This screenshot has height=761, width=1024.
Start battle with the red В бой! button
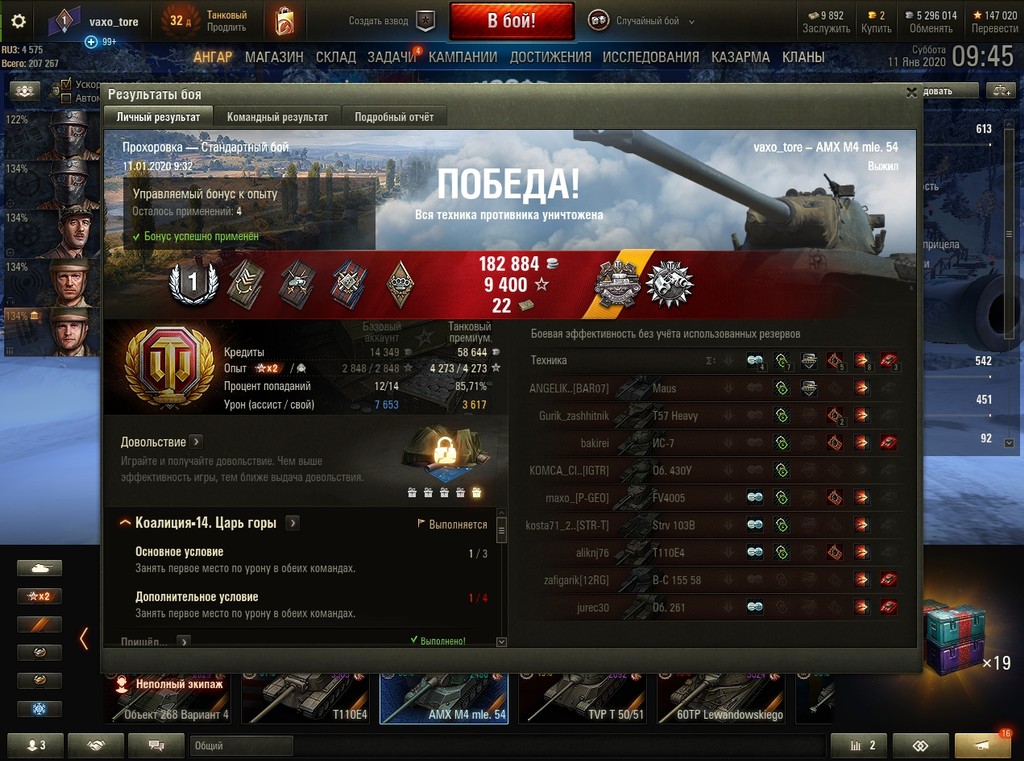click(x=511, y=20)
